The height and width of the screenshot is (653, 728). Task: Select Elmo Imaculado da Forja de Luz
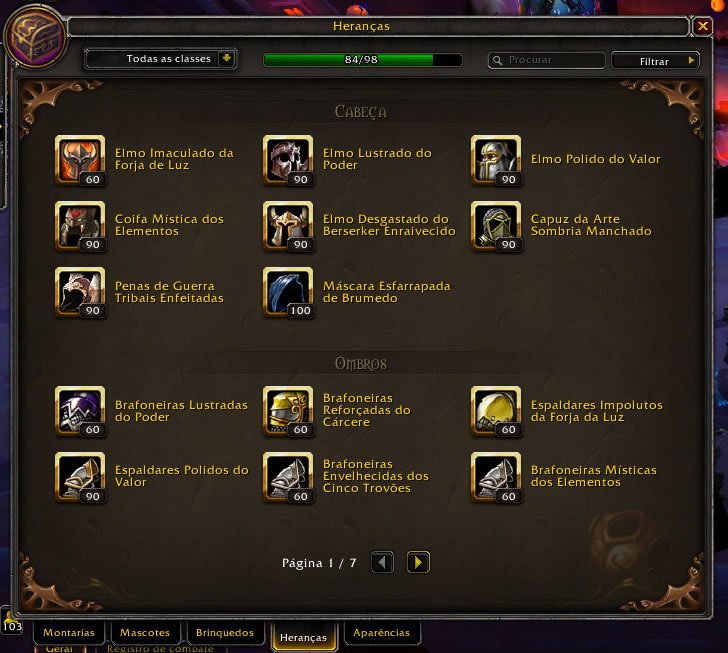[80, 160]
